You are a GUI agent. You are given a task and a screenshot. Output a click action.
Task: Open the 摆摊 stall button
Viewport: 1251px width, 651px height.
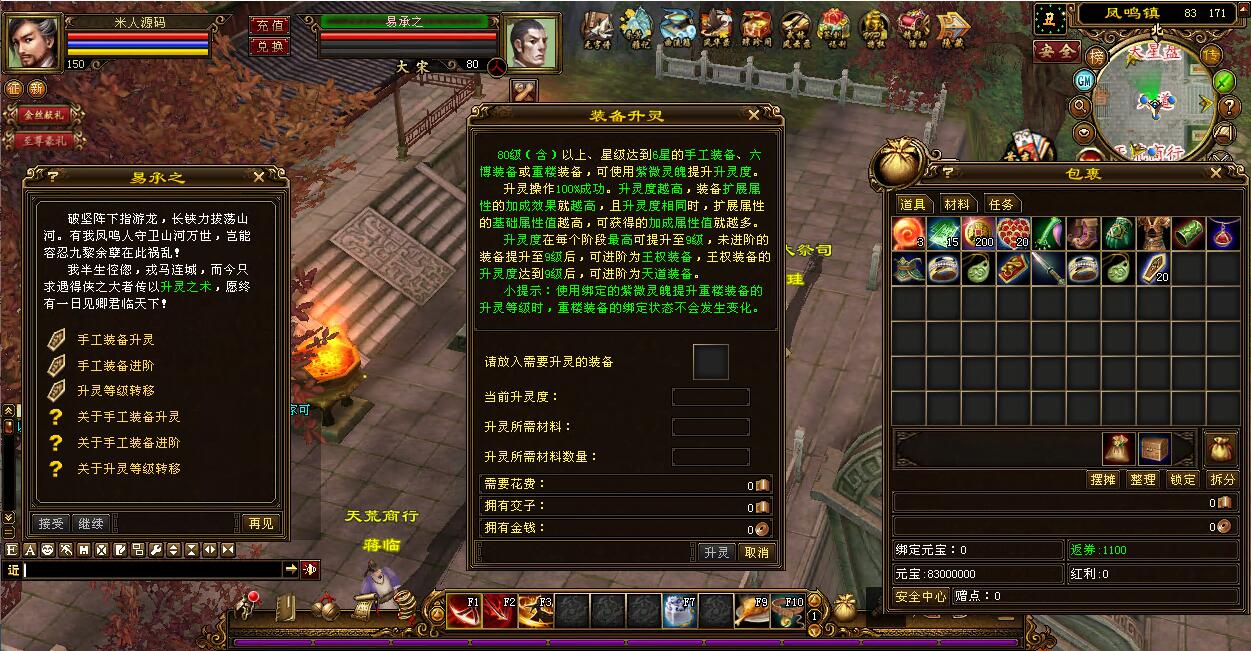coord(1102,480)
